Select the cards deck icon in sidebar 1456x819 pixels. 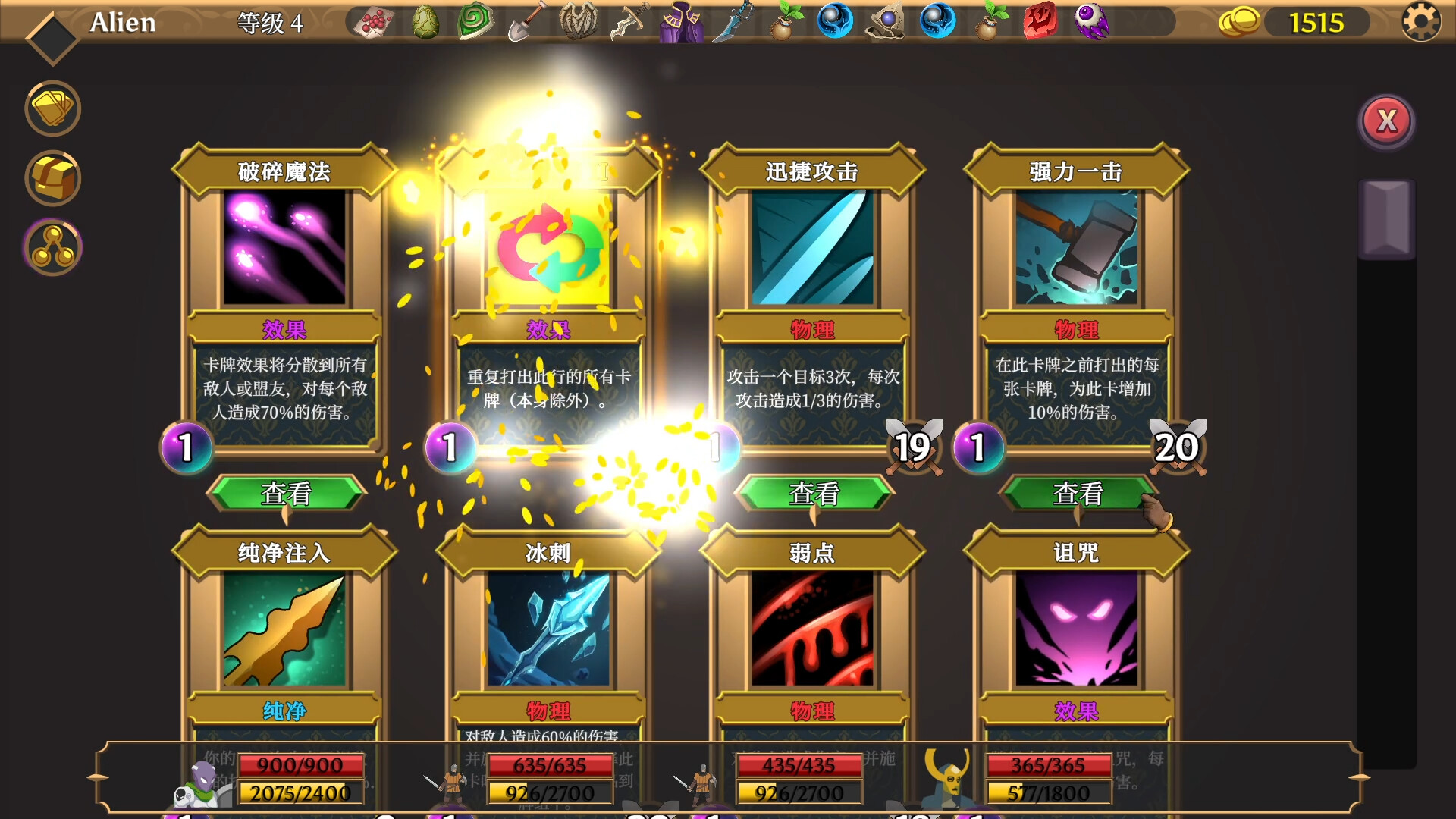point(52,108)
